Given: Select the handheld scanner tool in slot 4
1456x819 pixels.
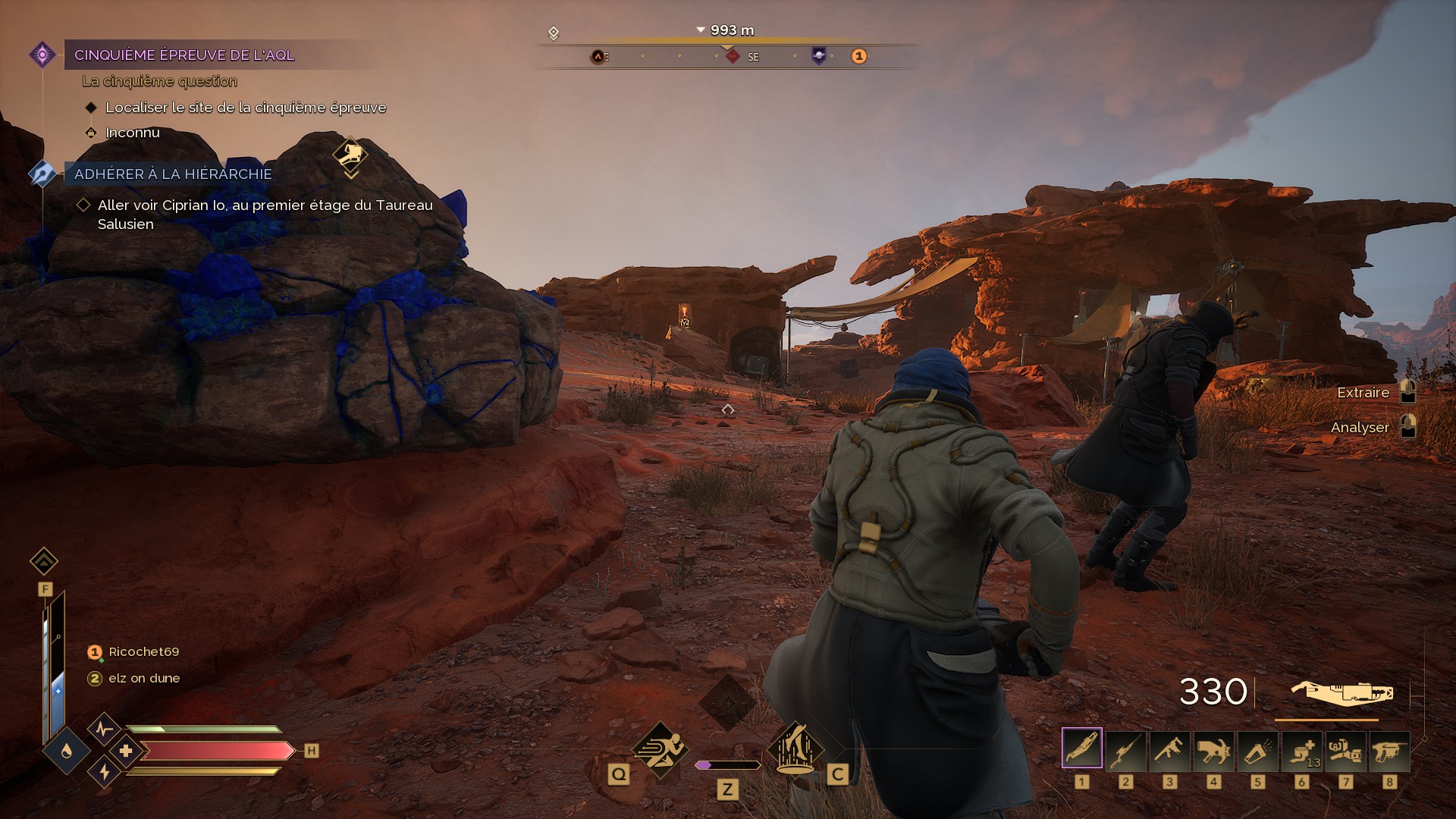Looking at the screenshot, I should (x=1214, y=748).
